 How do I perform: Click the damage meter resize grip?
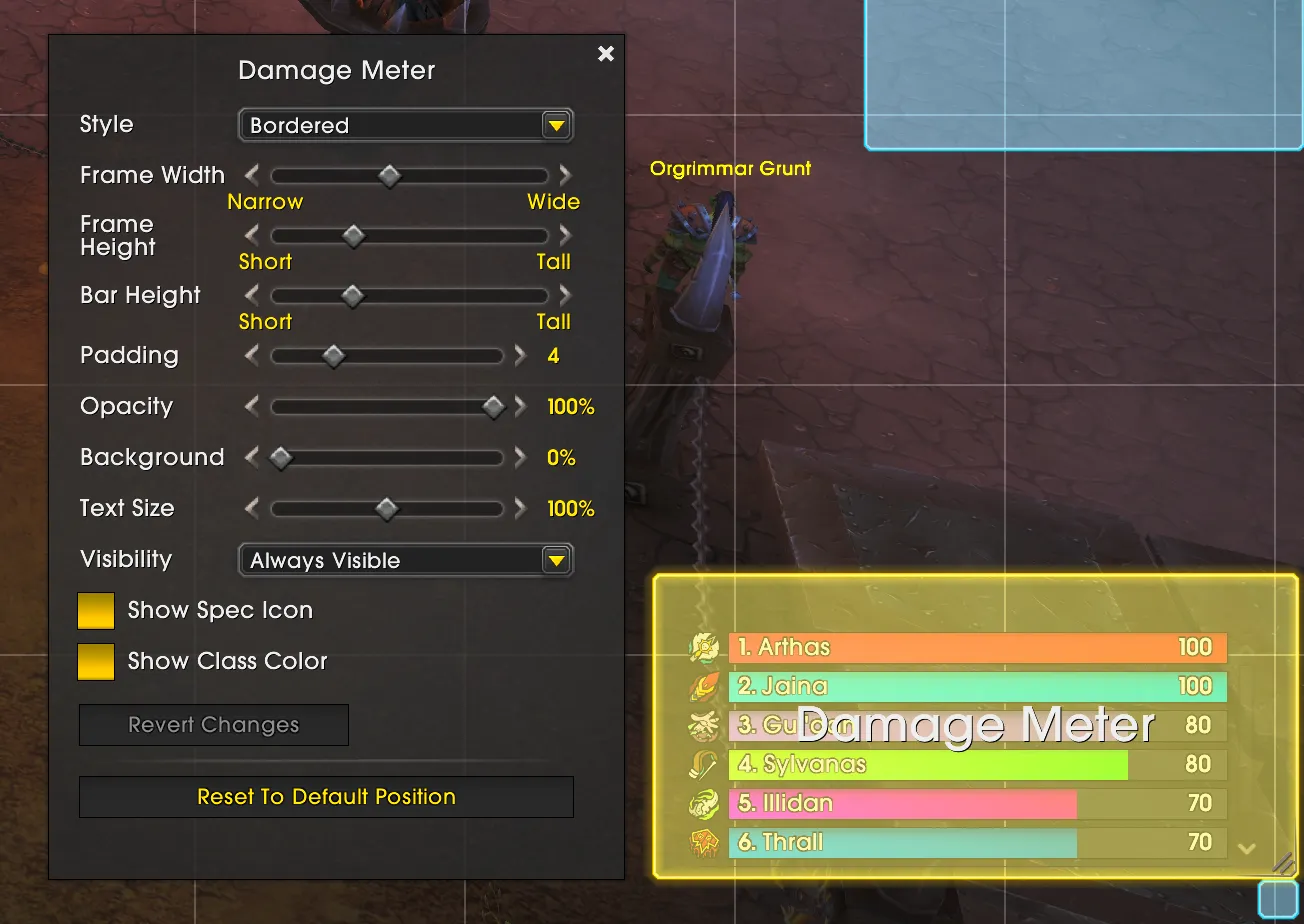click(1284, 863)
